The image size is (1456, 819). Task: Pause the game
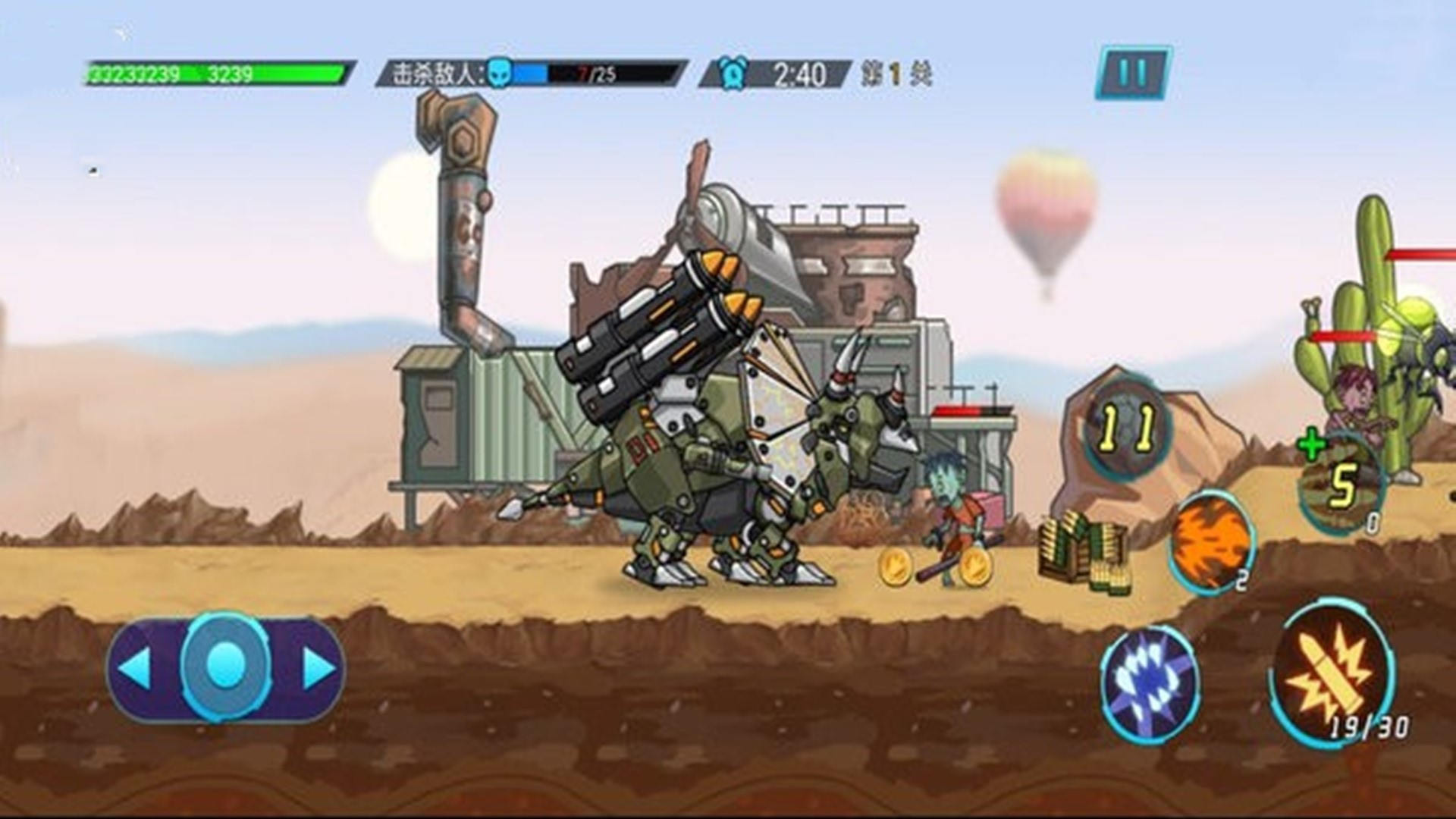(x=1133, y=73)
